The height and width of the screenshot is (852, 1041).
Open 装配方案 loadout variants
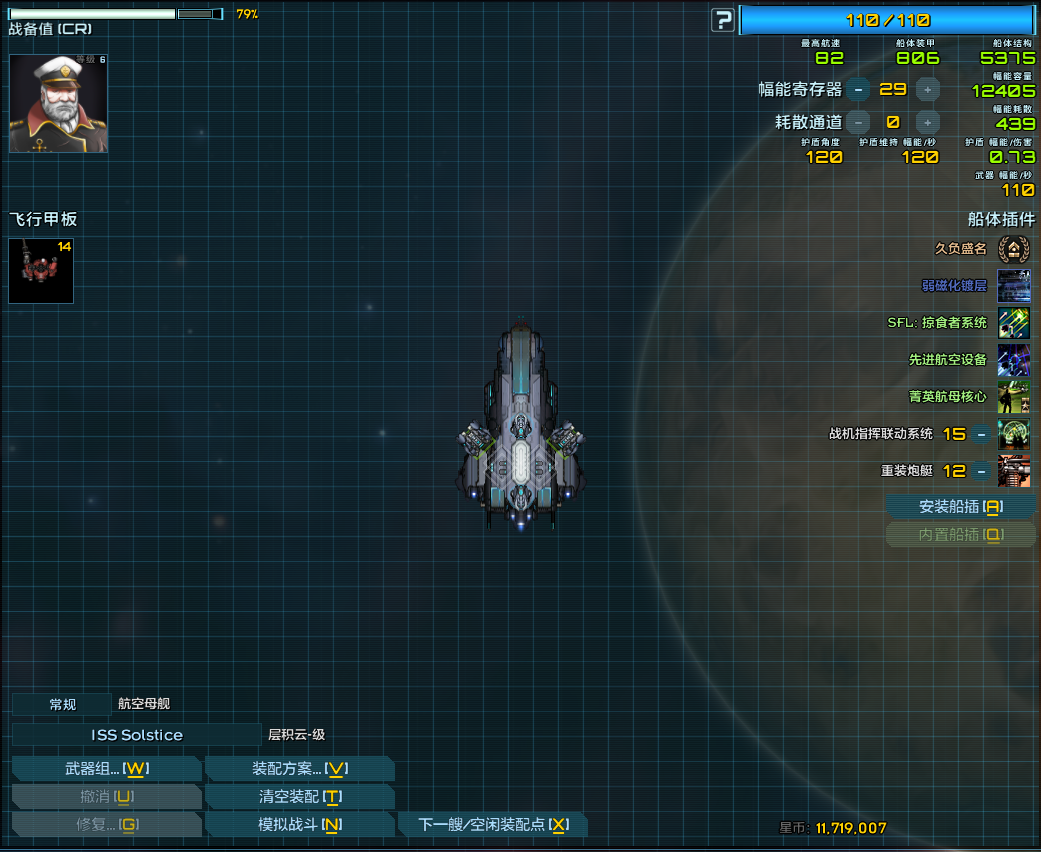(299, 769)
